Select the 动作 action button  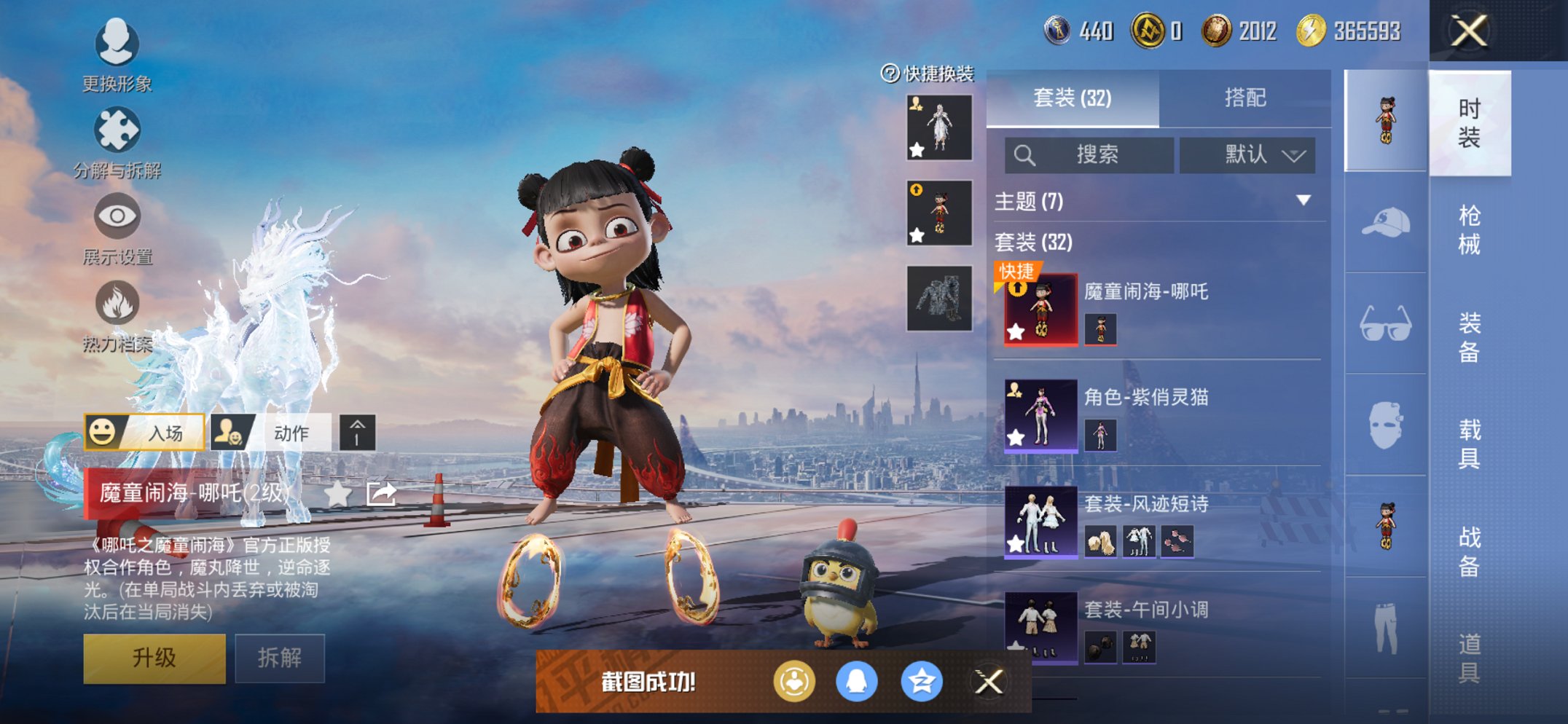click(270, 433)
